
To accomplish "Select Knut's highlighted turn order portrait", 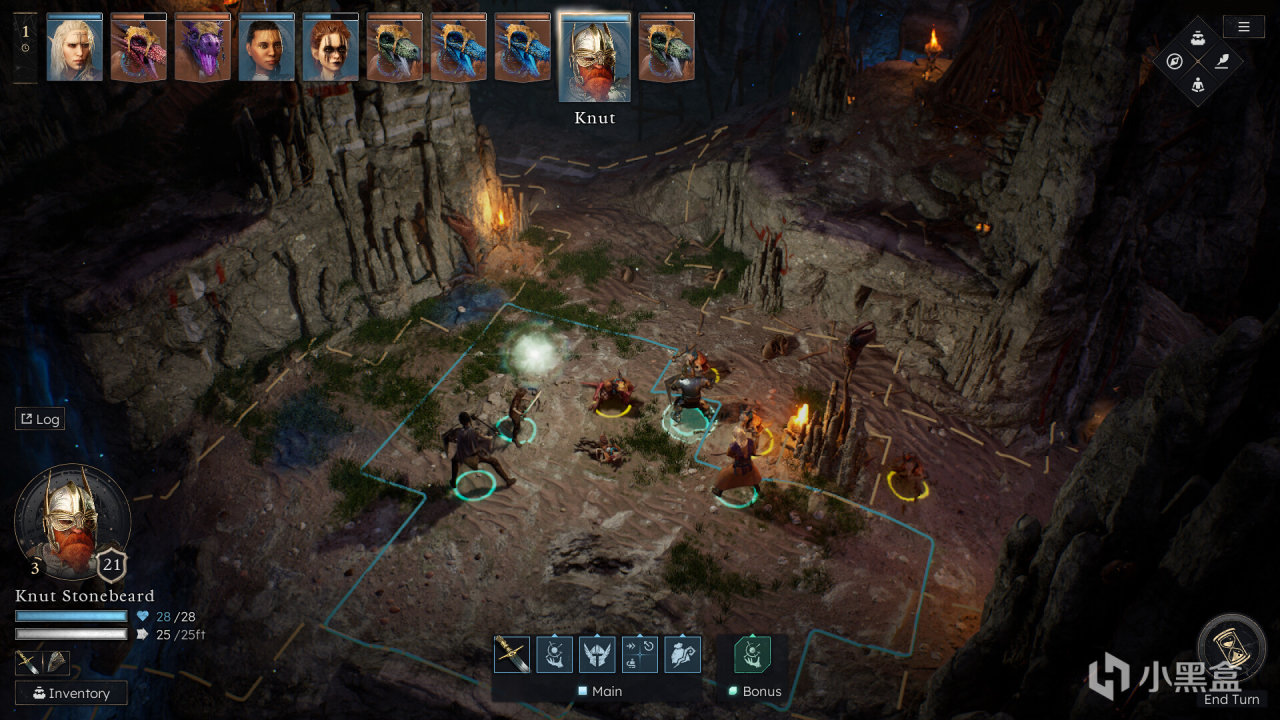I will pos(595,57).
